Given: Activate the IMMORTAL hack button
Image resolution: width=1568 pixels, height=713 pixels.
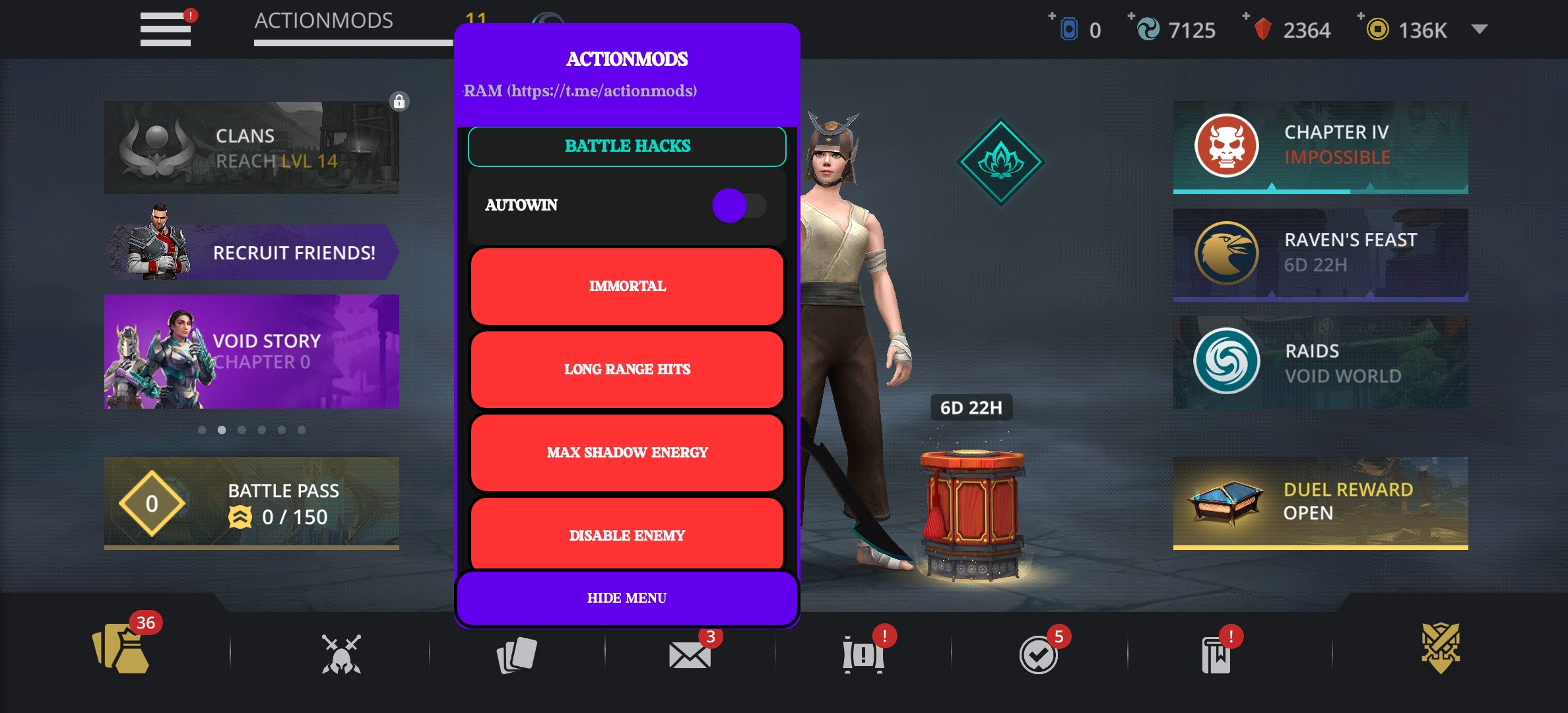Looking at the screenshot, I should 627,287.
